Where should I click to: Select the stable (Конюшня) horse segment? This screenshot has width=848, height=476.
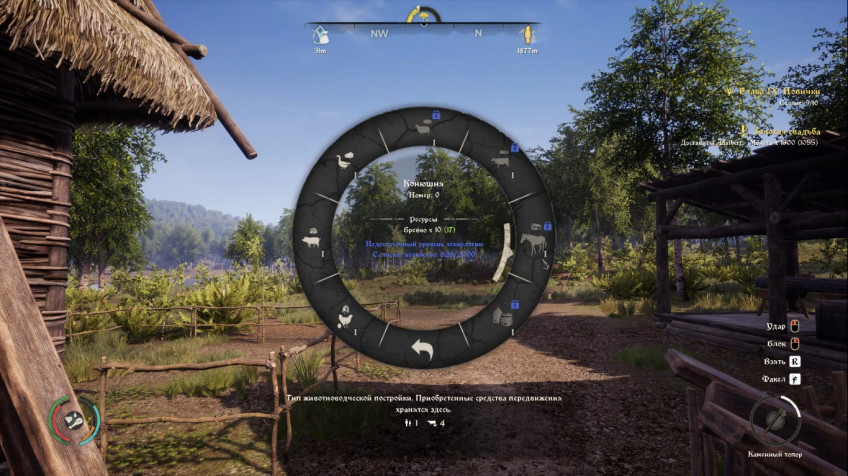[532, 242]
